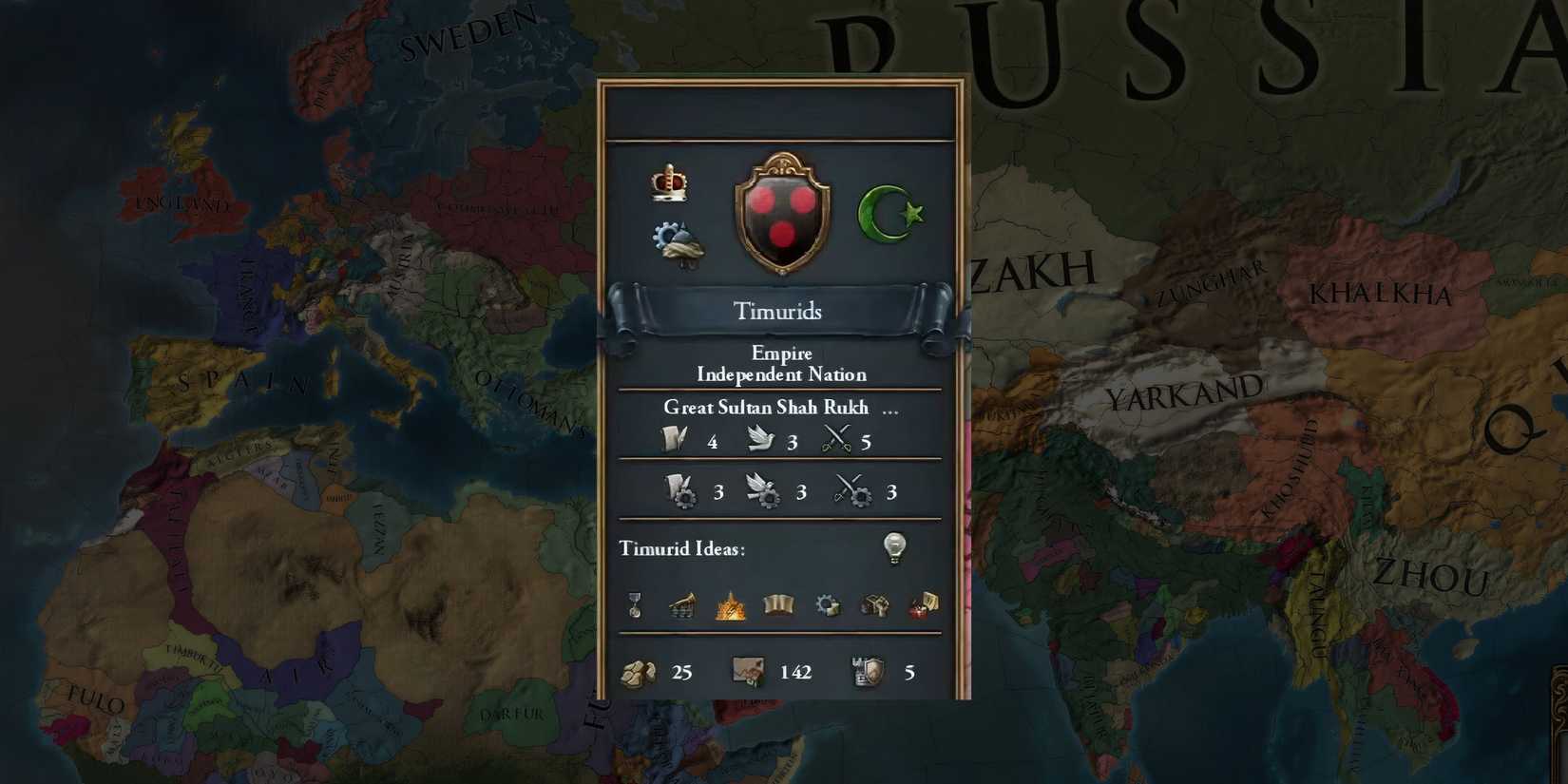This screenshot has width=1568, height=784.
Task: Click the Independent Nation text
Action: point(781,374)
